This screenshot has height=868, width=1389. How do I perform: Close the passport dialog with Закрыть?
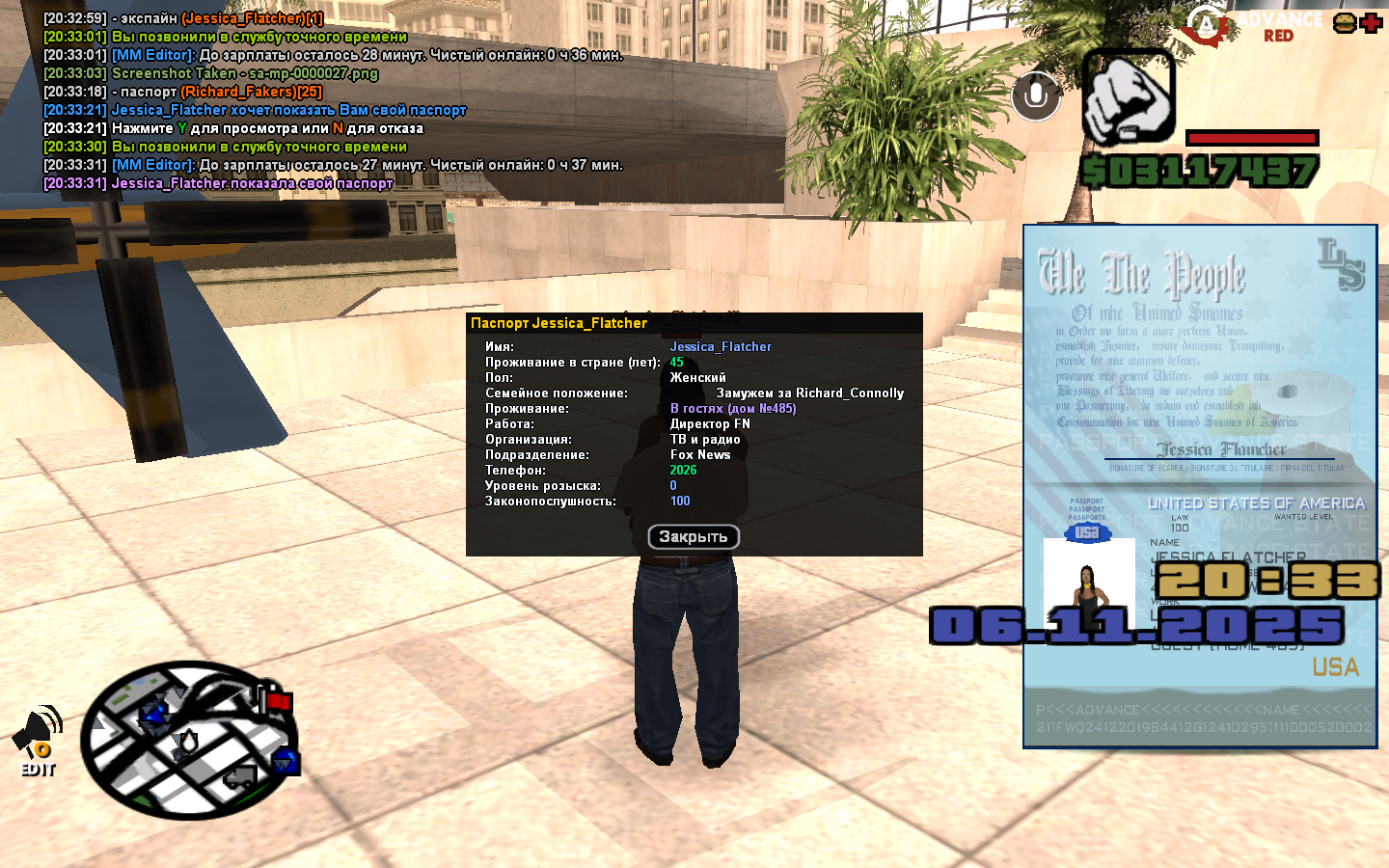point(694,537)
